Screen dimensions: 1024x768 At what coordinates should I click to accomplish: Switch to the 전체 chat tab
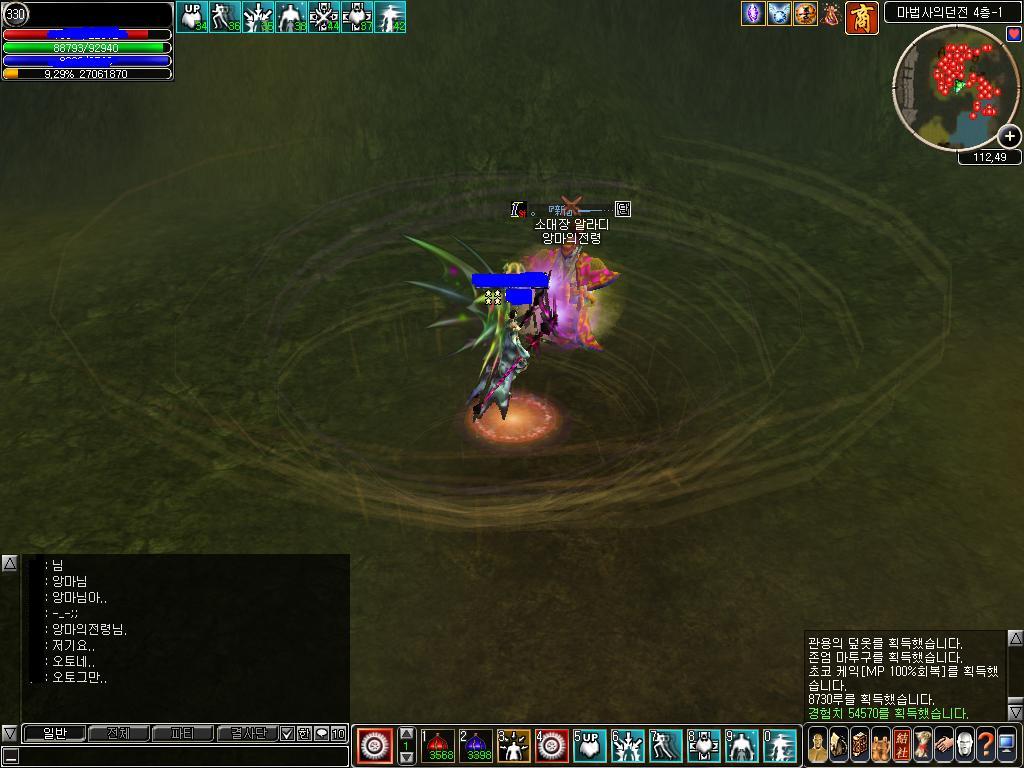click(118, 734)
